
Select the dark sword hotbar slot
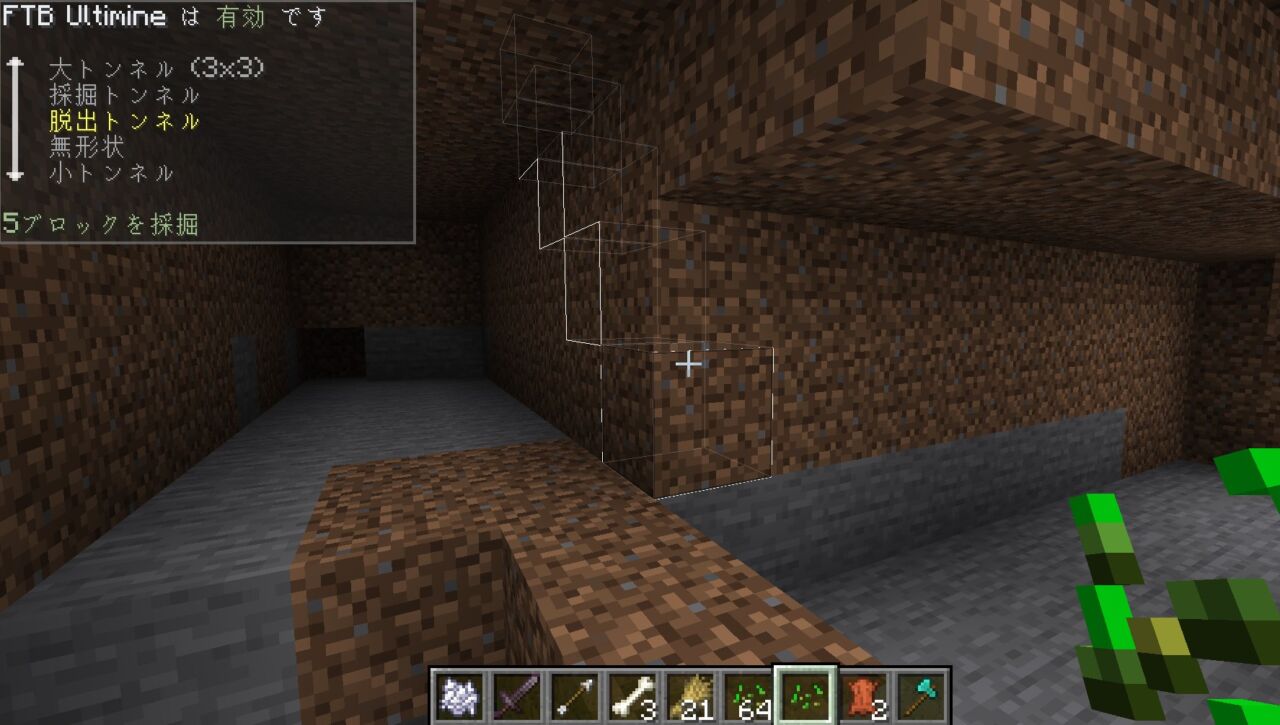(x=517, y=694)
